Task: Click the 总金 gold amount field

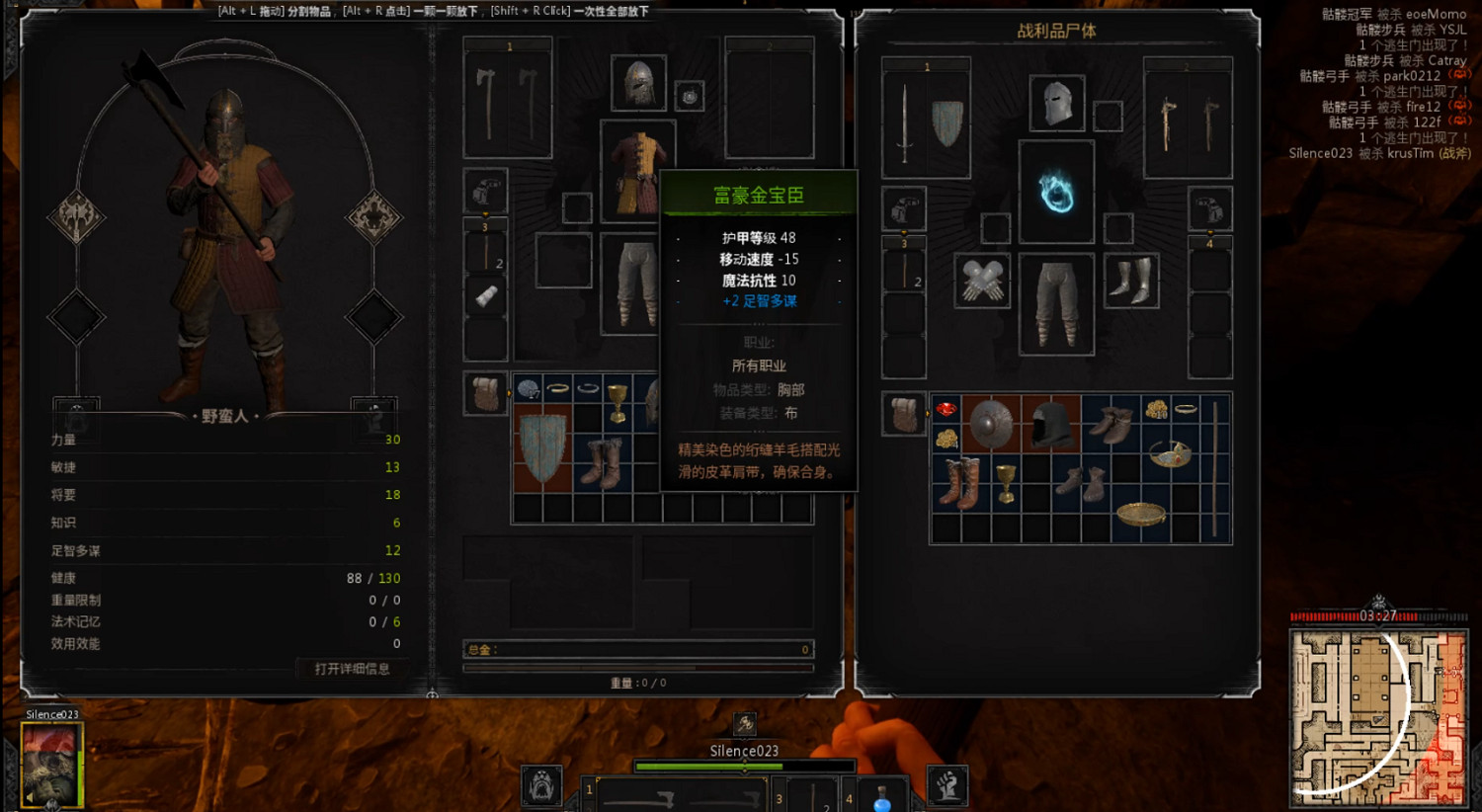Action: point(637,650)
